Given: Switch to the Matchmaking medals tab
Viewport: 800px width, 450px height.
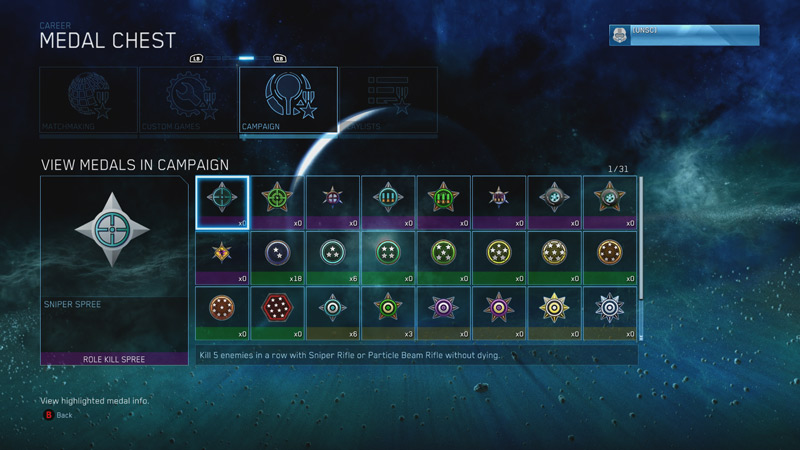Looking at the screenshot, I should tap(88, 101).
